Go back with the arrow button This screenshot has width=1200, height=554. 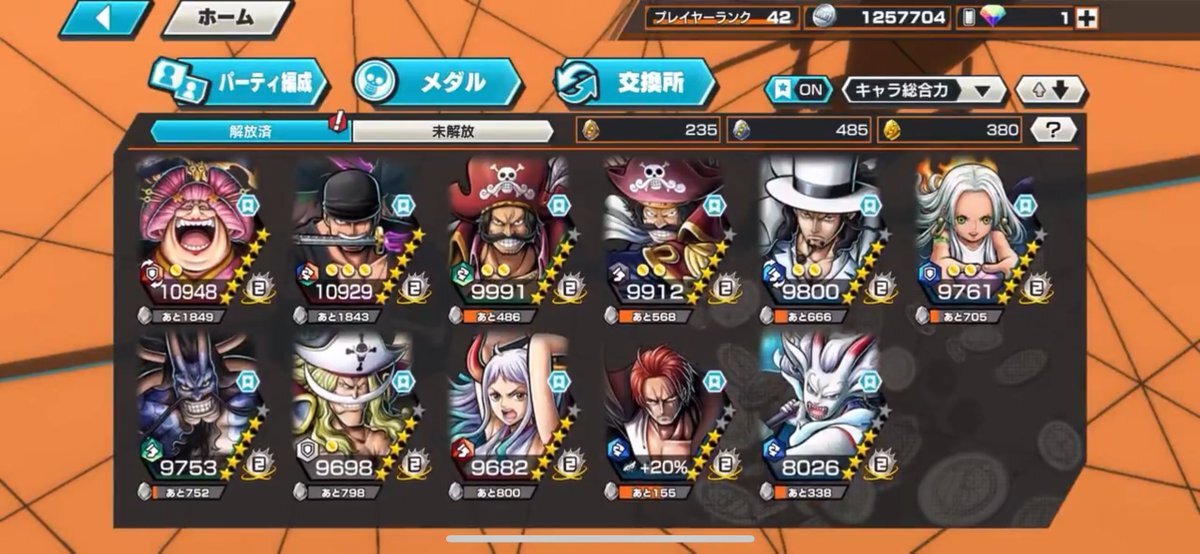(x=102, y=19)
